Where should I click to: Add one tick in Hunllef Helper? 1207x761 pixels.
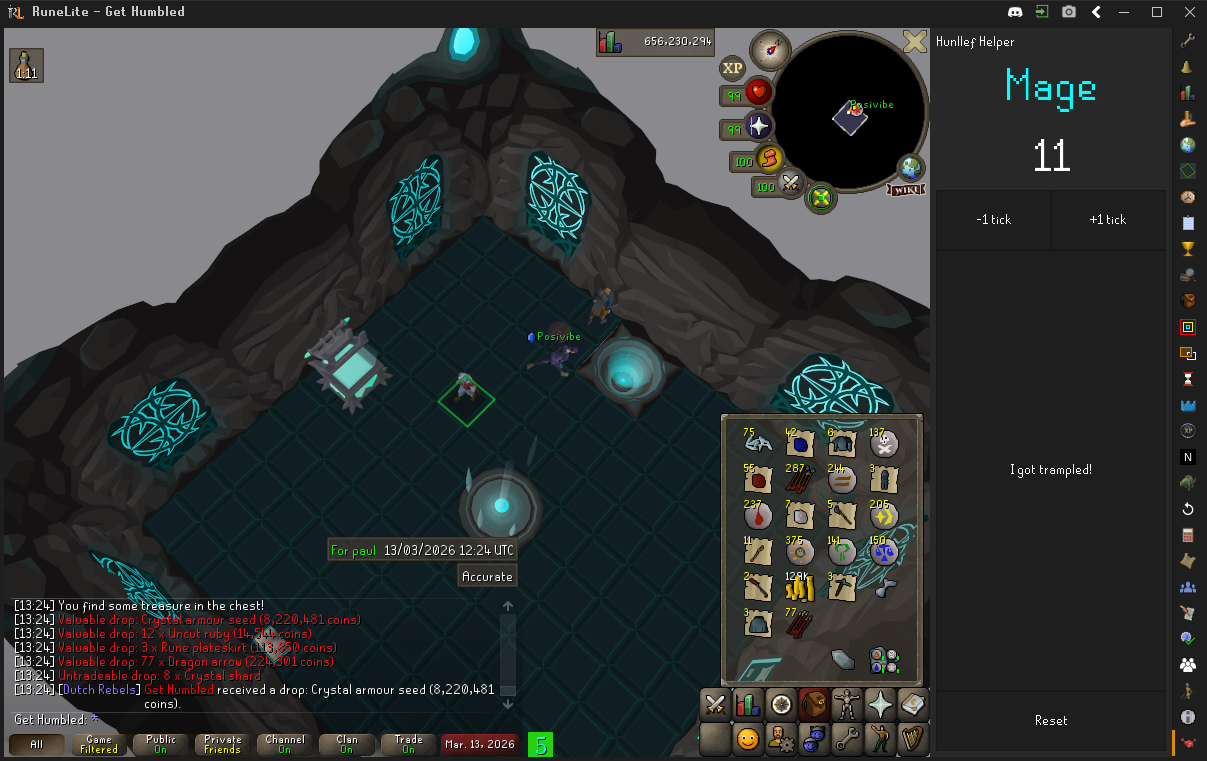point(1108,220)
